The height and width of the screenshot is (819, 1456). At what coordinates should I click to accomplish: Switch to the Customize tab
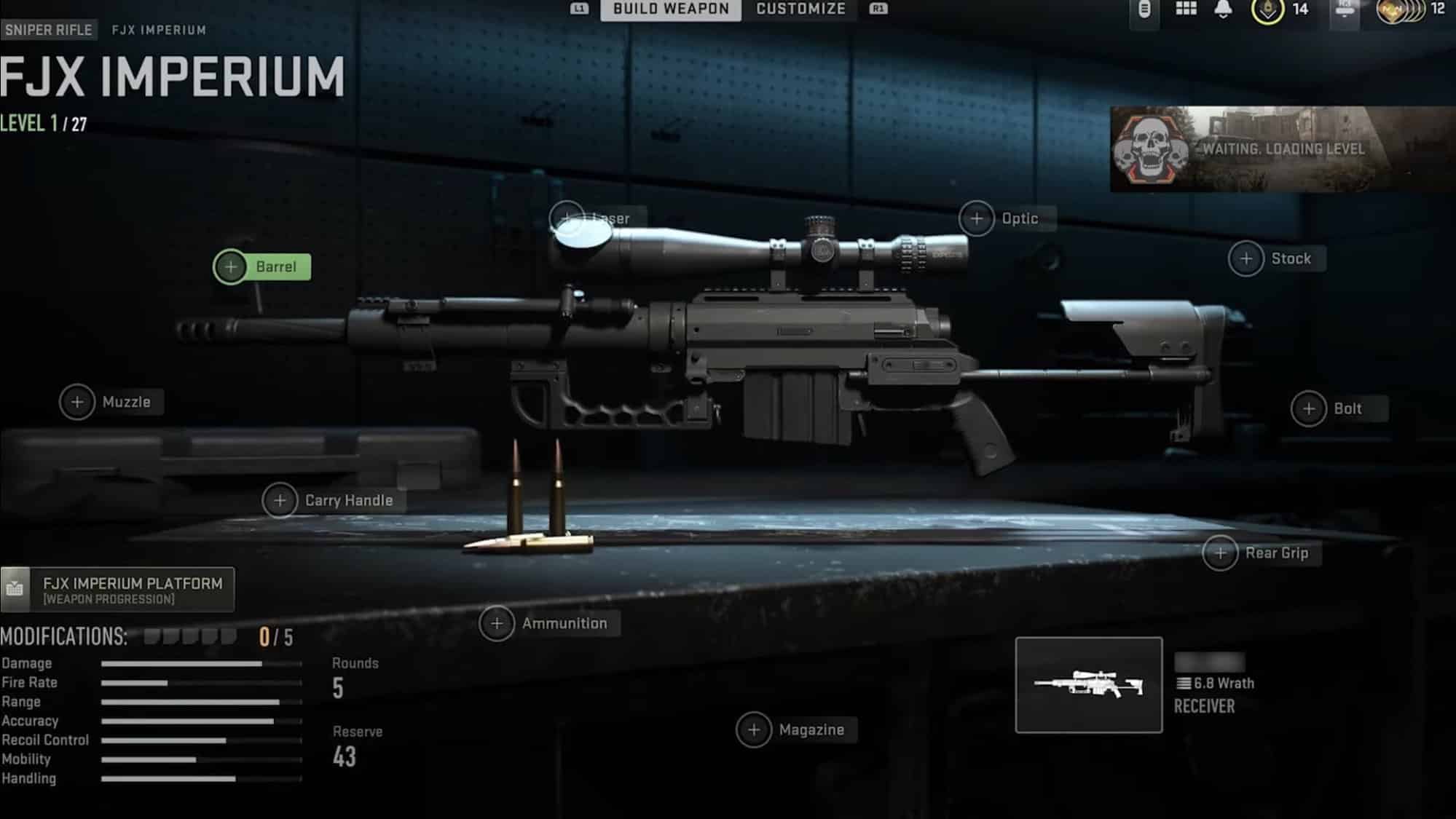click(800, 9)
